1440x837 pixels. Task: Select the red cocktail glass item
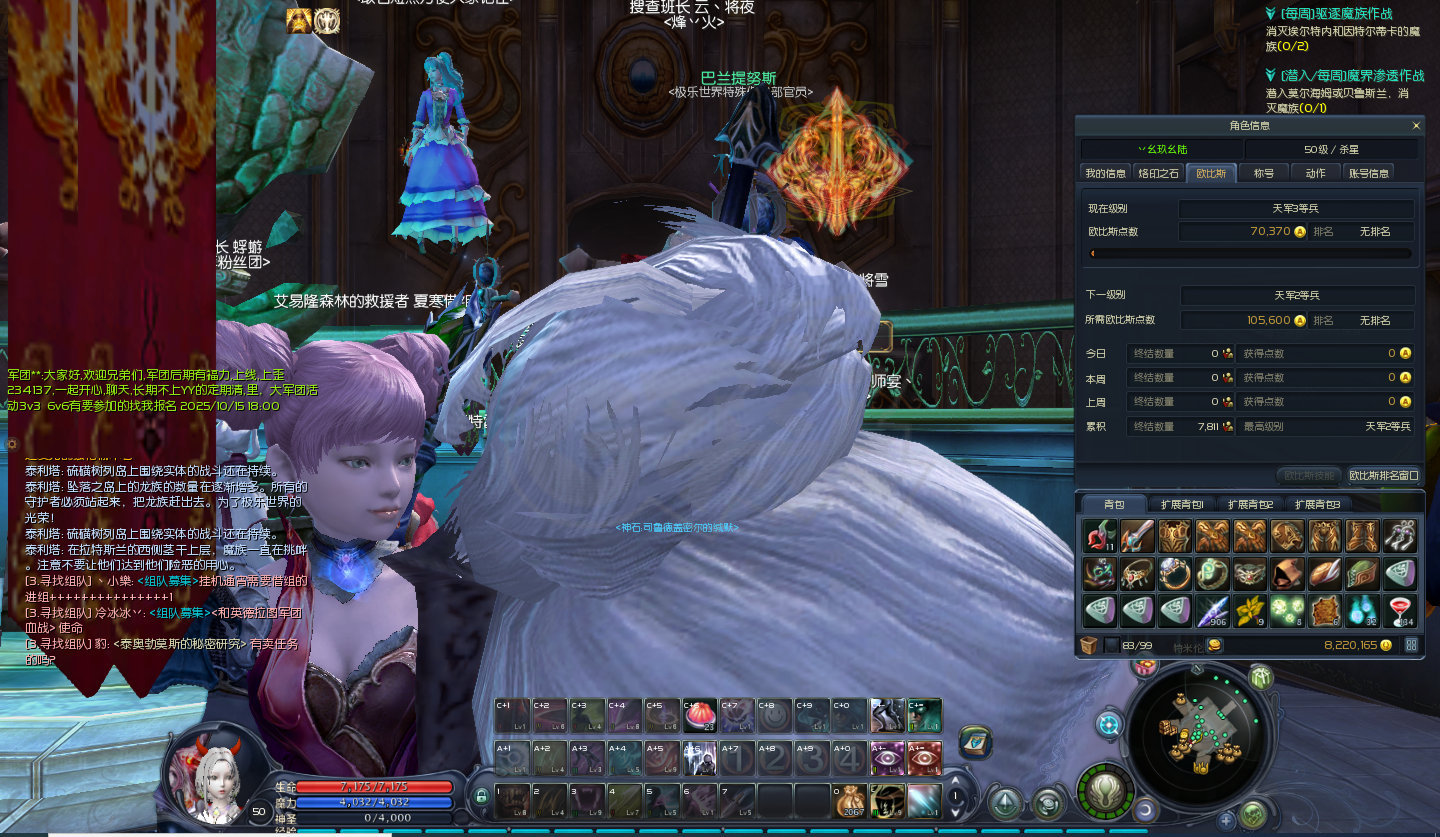tap(1400, 611)
